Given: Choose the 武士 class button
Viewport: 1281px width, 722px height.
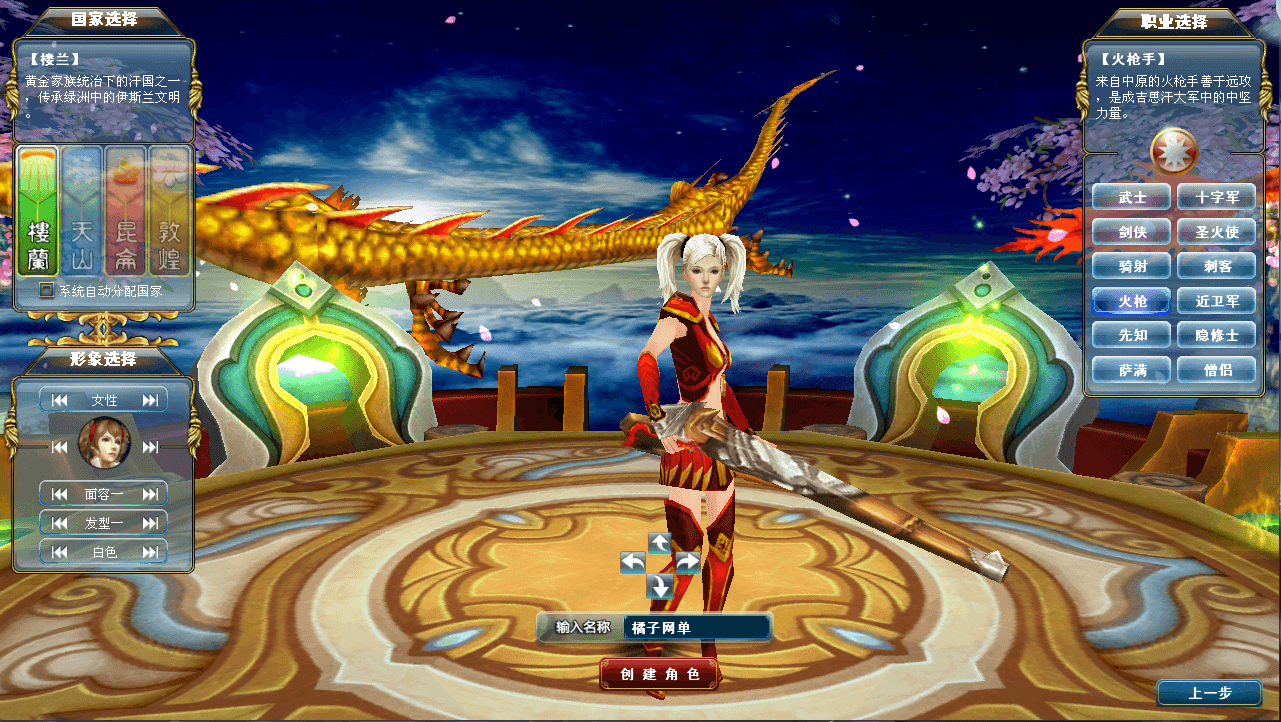Looking at the screenshot, I should [x=1132, y=198].
